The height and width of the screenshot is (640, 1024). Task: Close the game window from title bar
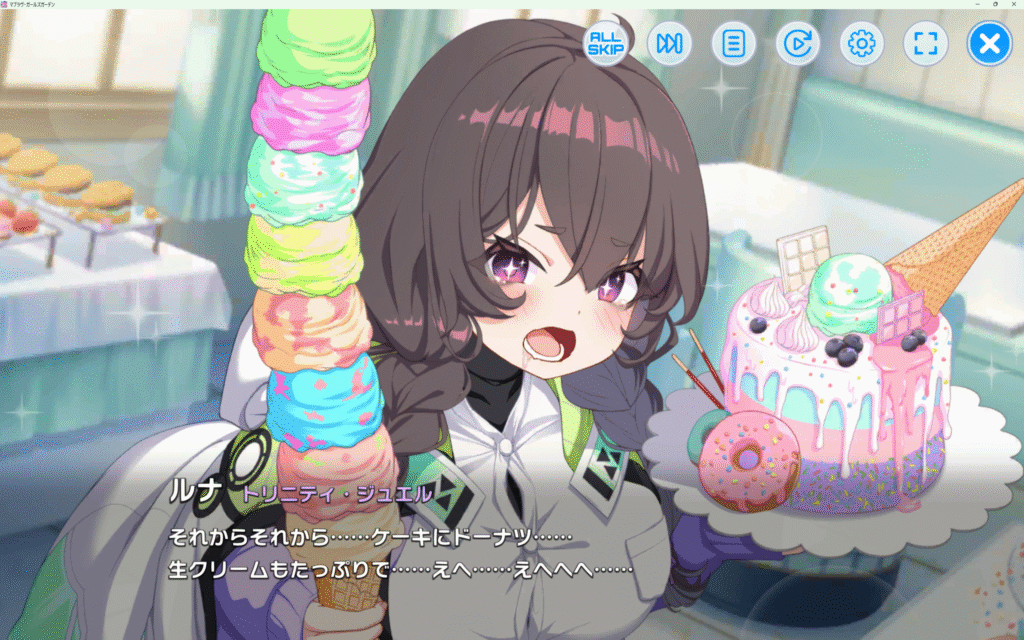[1013, 5]
